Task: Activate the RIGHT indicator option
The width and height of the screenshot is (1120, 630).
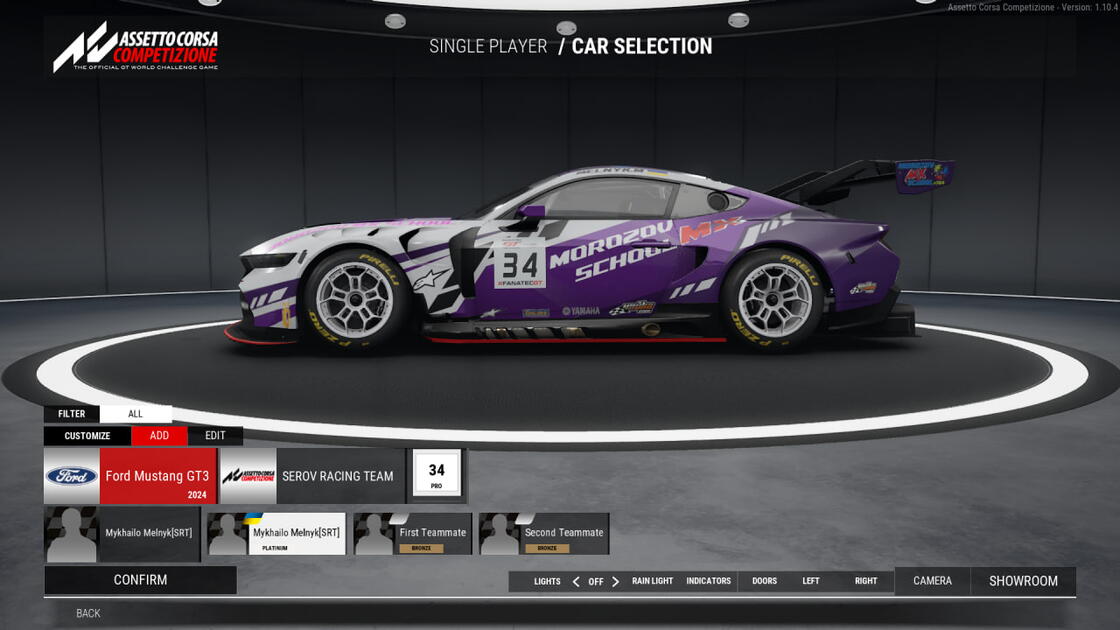Action: (x=866, y=581)
